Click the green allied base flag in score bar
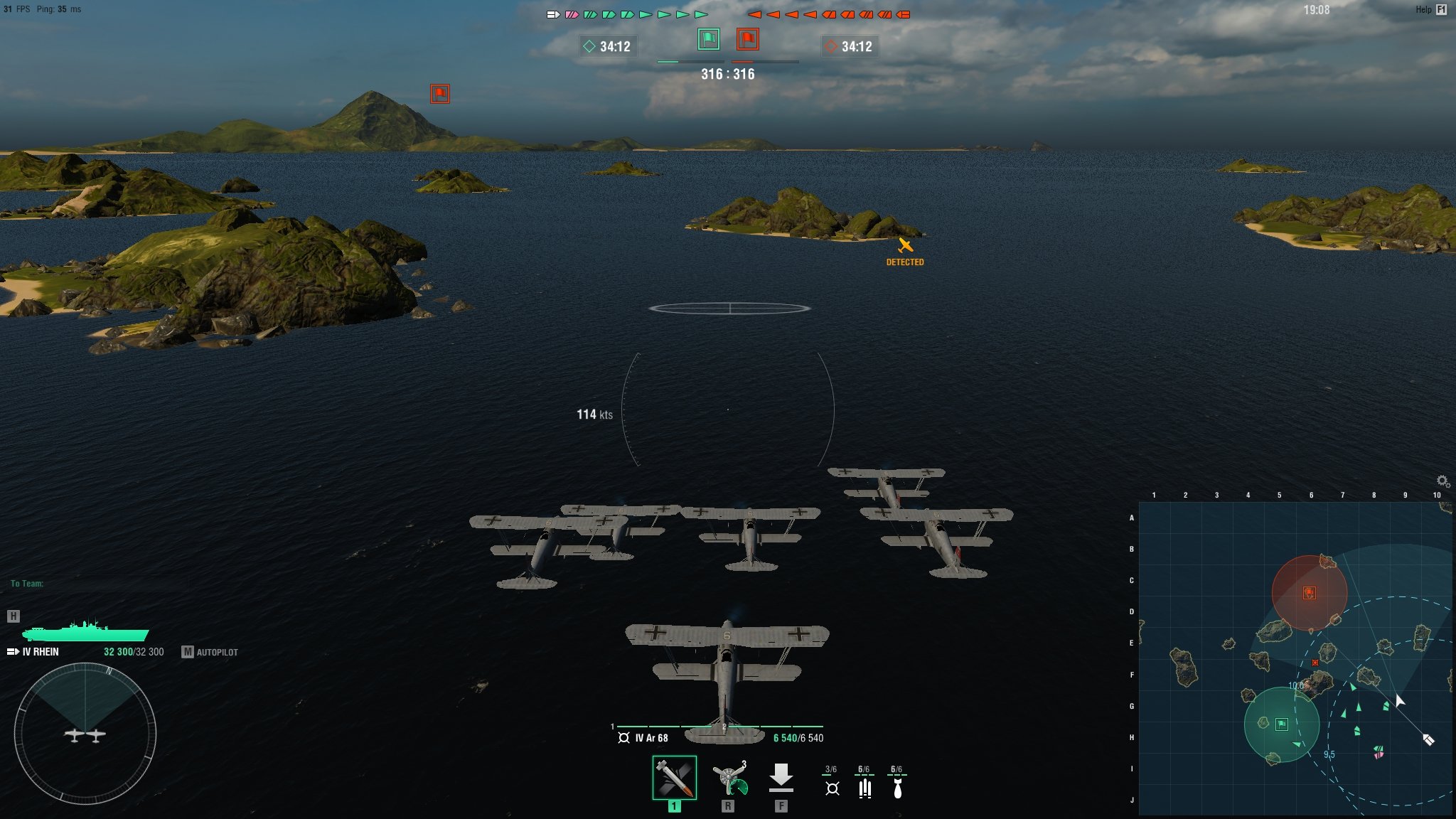This screenshot has width=1456, height=819. 708,39
